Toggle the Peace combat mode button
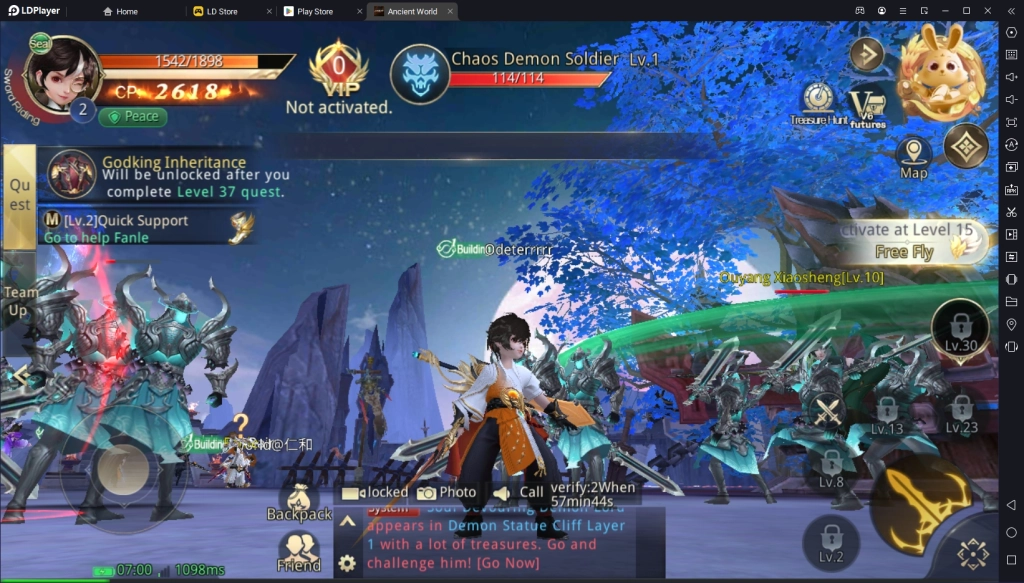This screenshot has height=583, width=1024. pos(132,116)
